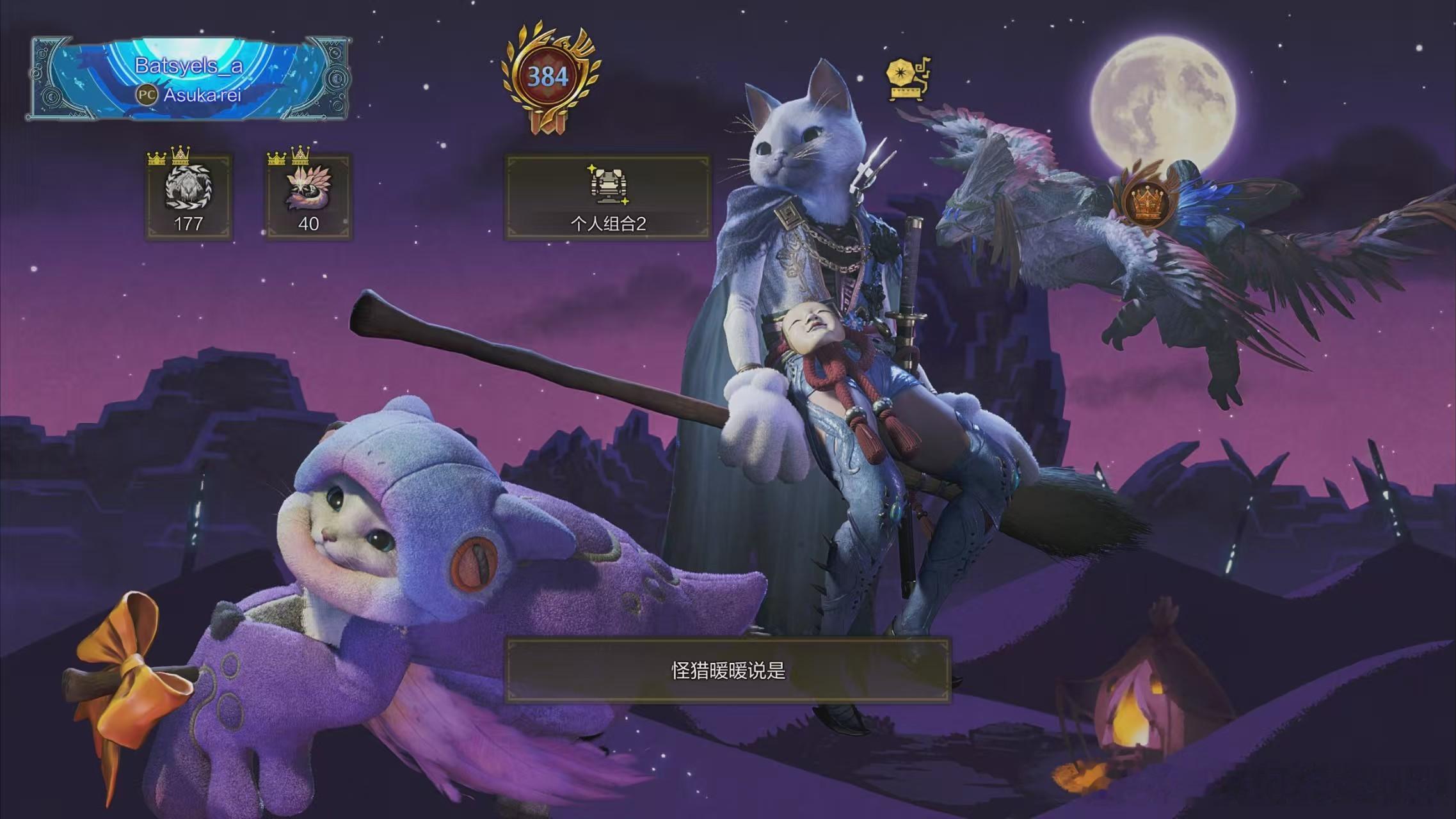1456x819 pixels.
Task: Select the 怪猎暖暖说是 message box
Action: click(x=728, y=671)
